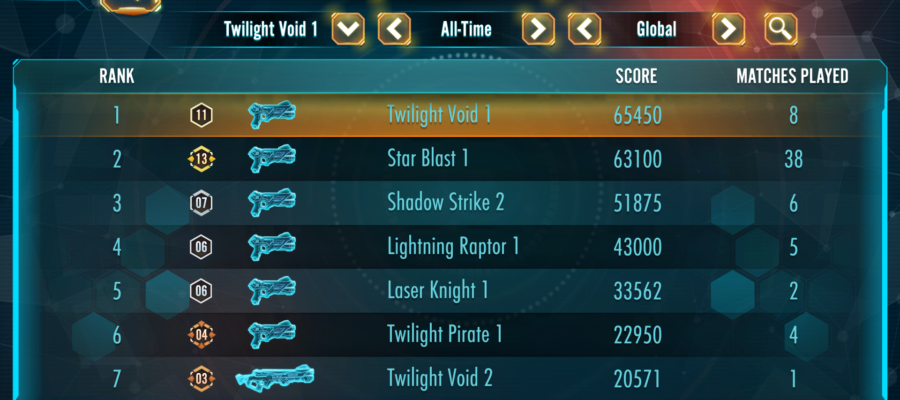900x400 pixels.
Task: Advance to next time period after All-Time
Action: coord(538,29)
